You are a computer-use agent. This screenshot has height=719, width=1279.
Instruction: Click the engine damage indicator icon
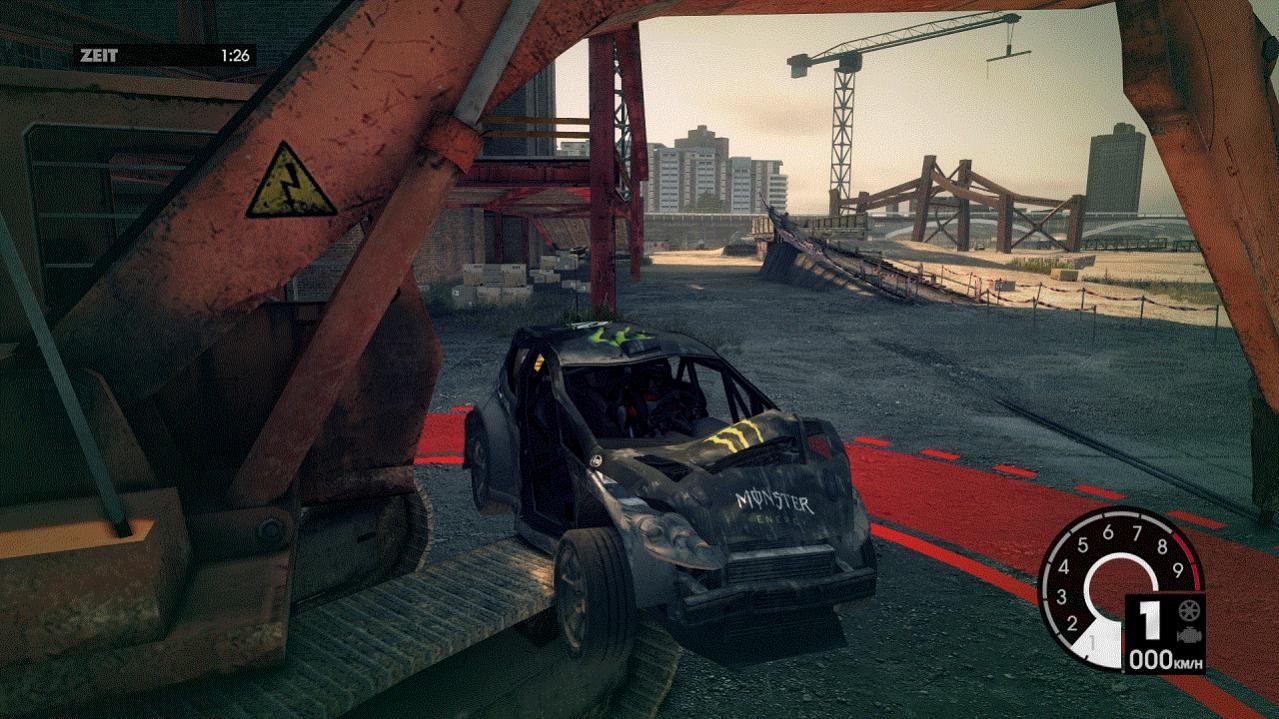[1190, 635]
